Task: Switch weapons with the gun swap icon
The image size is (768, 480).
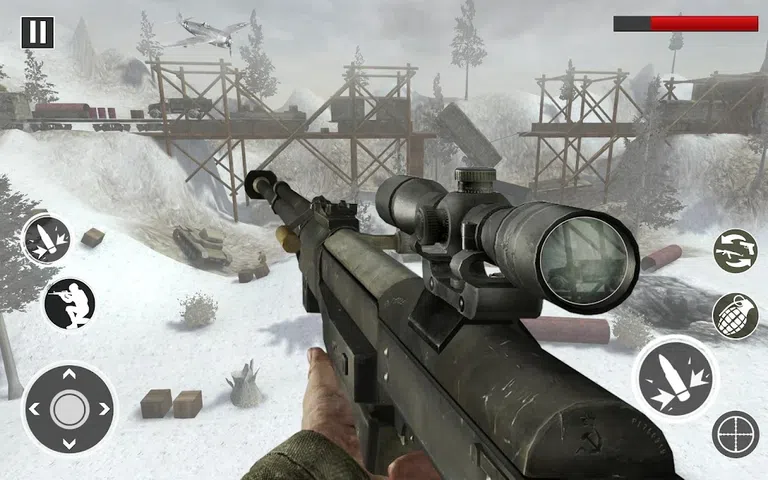Action: click(735, 250)
